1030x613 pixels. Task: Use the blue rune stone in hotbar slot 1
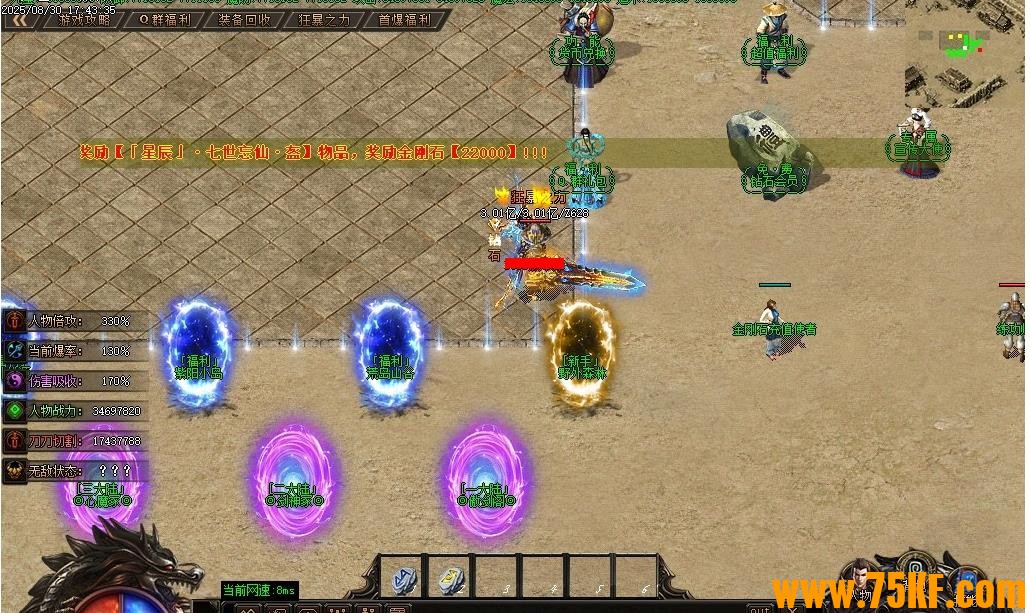tap(403, 580)
